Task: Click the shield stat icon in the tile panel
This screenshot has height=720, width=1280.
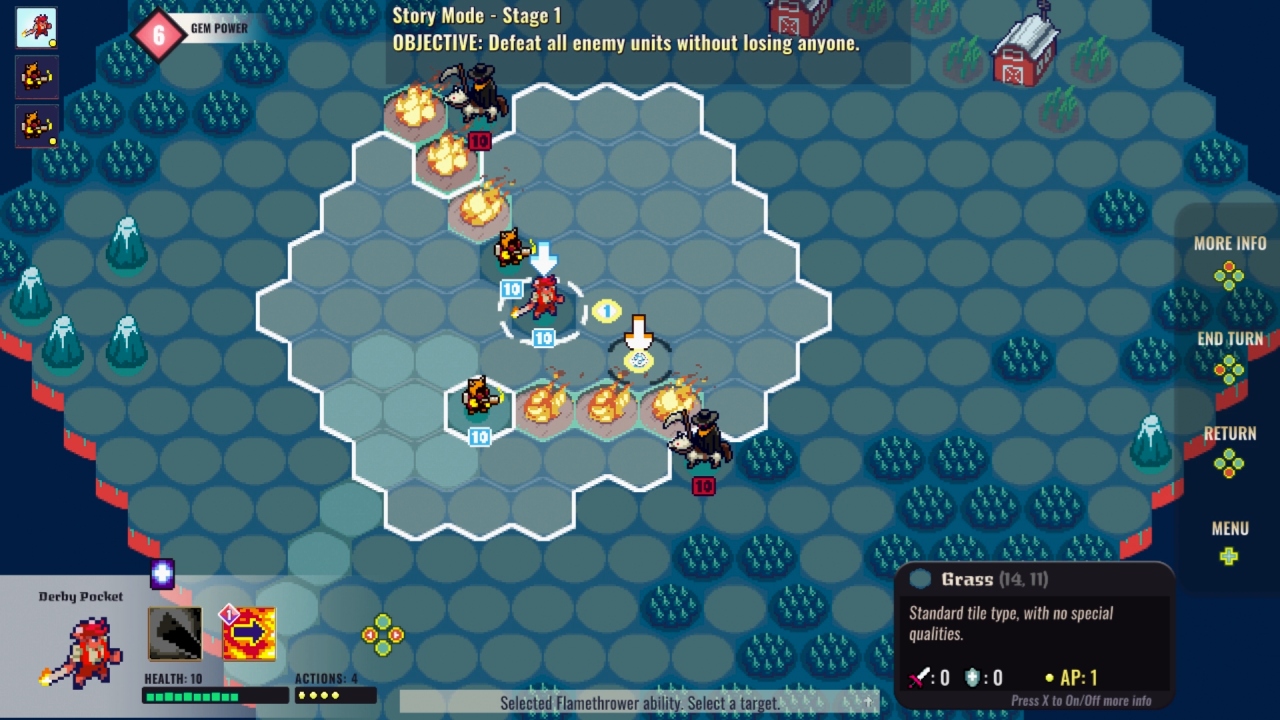Action: pyautogui.click(x=971, y=678)
